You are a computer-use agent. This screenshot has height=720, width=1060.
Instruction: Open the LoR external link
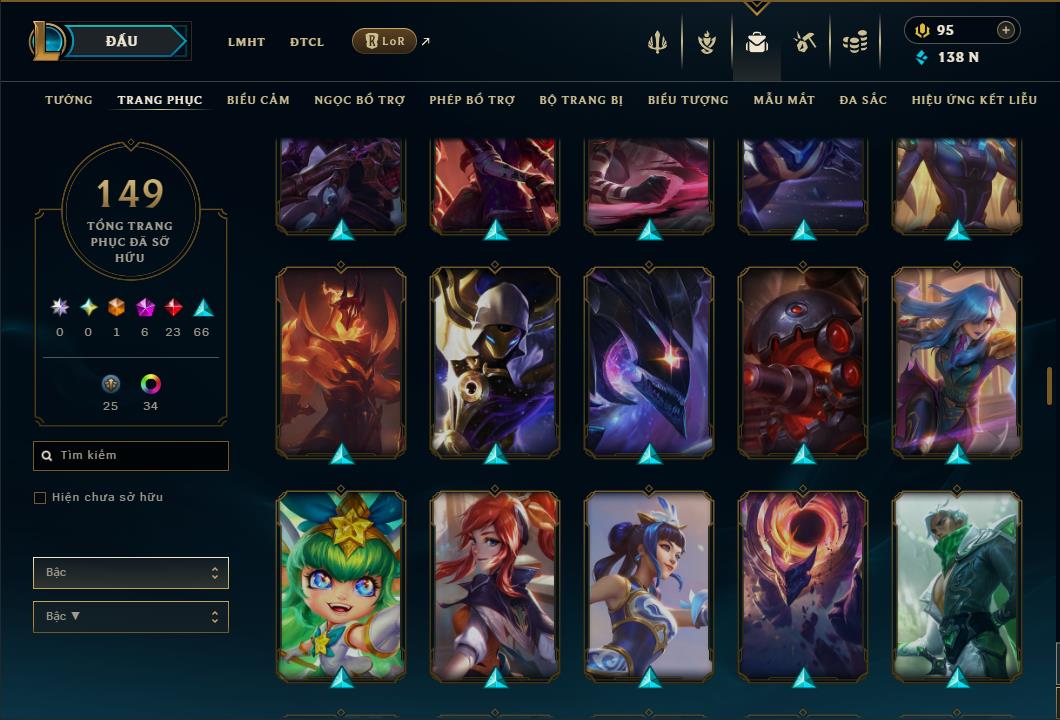pos(386,41)
